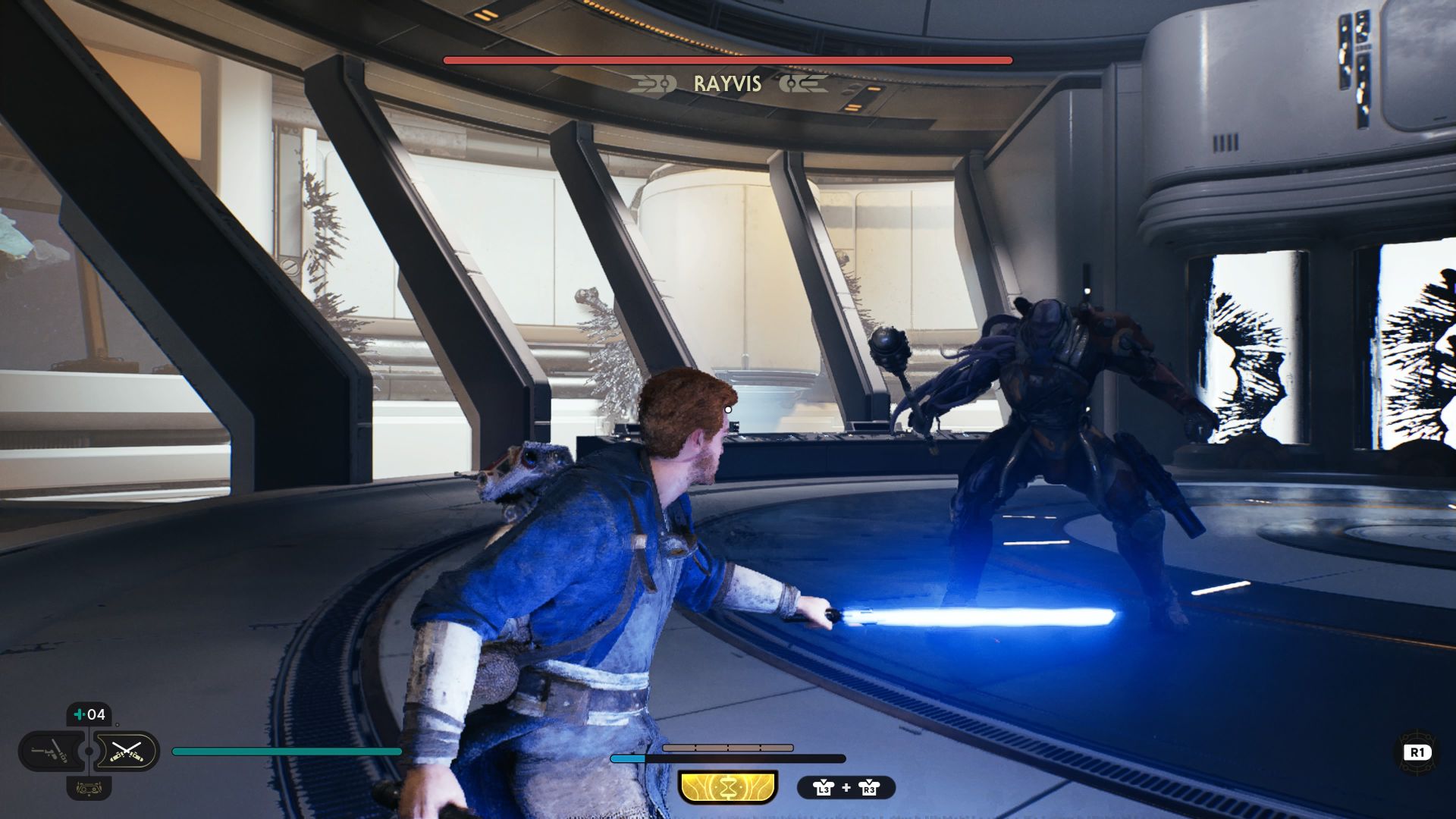1456x819 pixels.
Task: Click the R3 stick icon in the prompt
Action: click(x=869, y=789)
